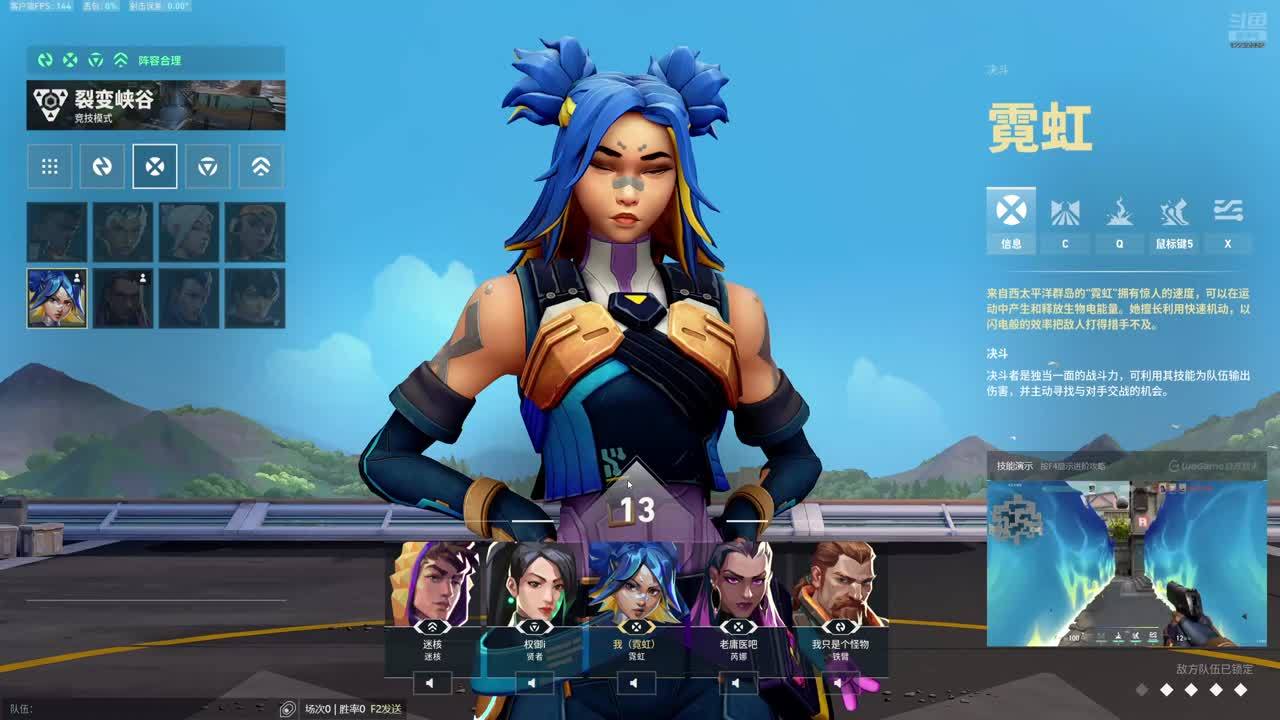Image resolution: width=1280 pixels, height=720 pixels.
Task: Toggle voice for player 我只是个怪物
Action: 840,683
